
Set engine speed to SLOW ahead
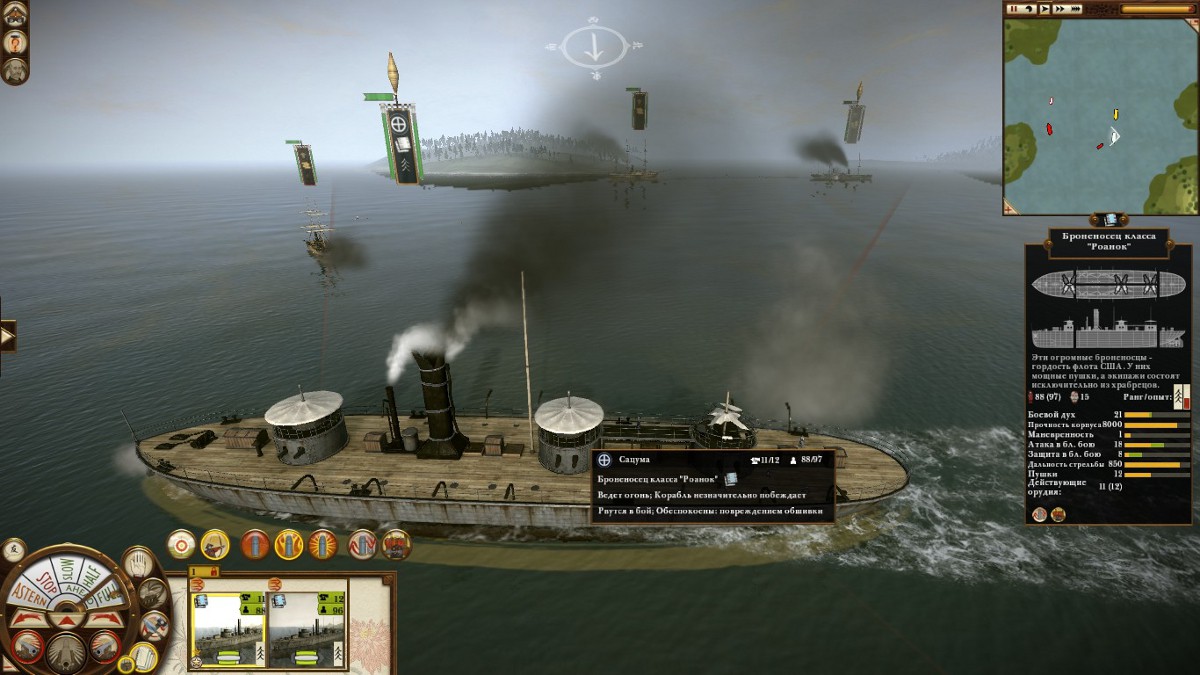coord(66,566)
